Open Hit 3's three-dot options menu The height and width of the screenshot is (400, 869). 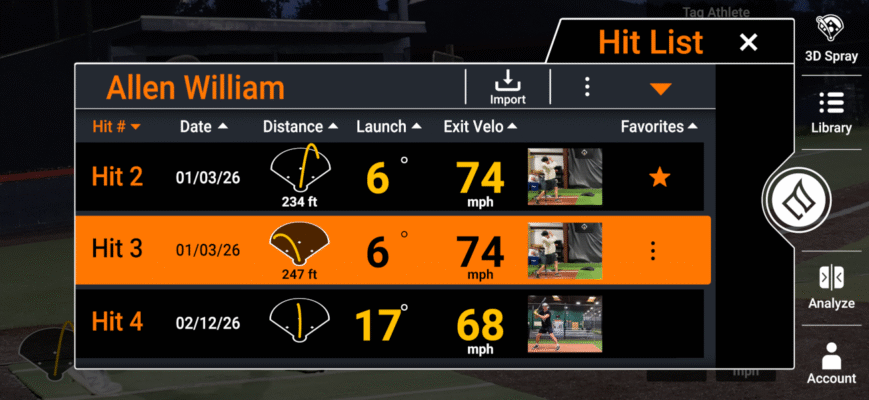(x=653, y=250)
